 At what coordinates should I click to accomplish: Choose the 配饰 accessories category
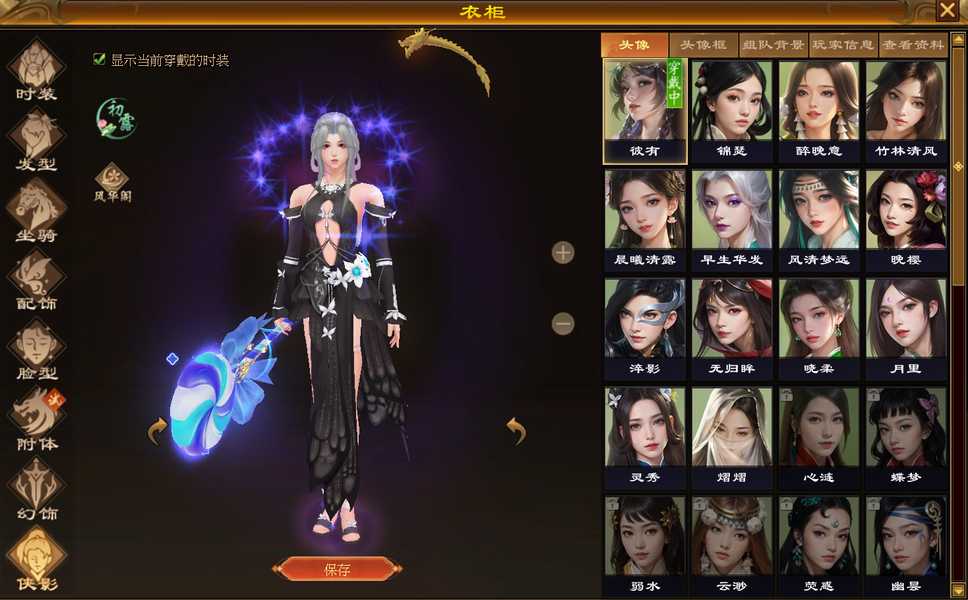coord(37,281)
